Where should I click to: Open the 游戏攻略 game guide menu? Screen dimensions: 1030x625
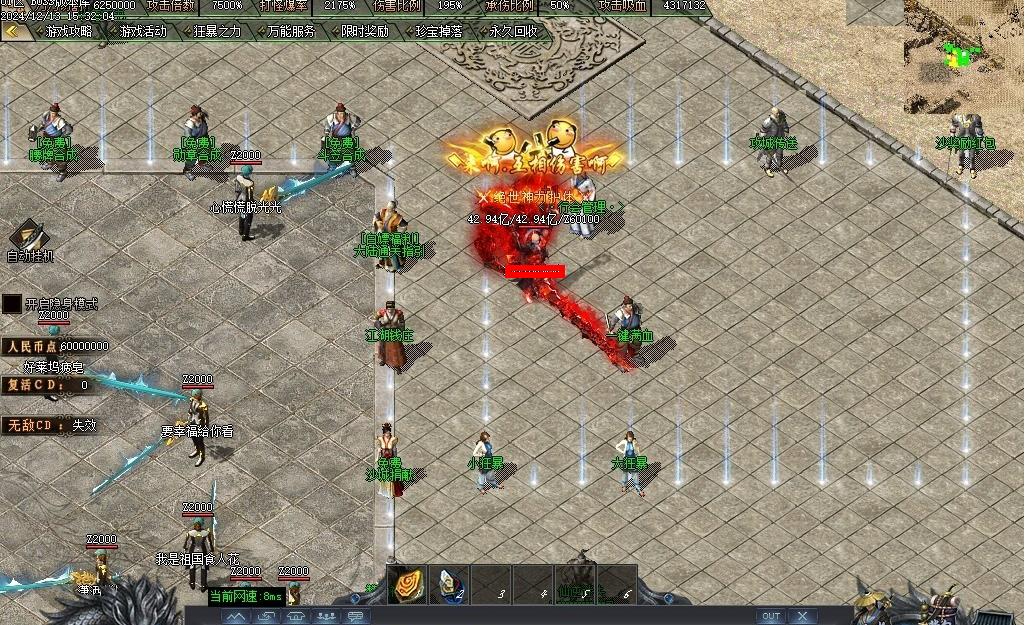click(68, 31)
